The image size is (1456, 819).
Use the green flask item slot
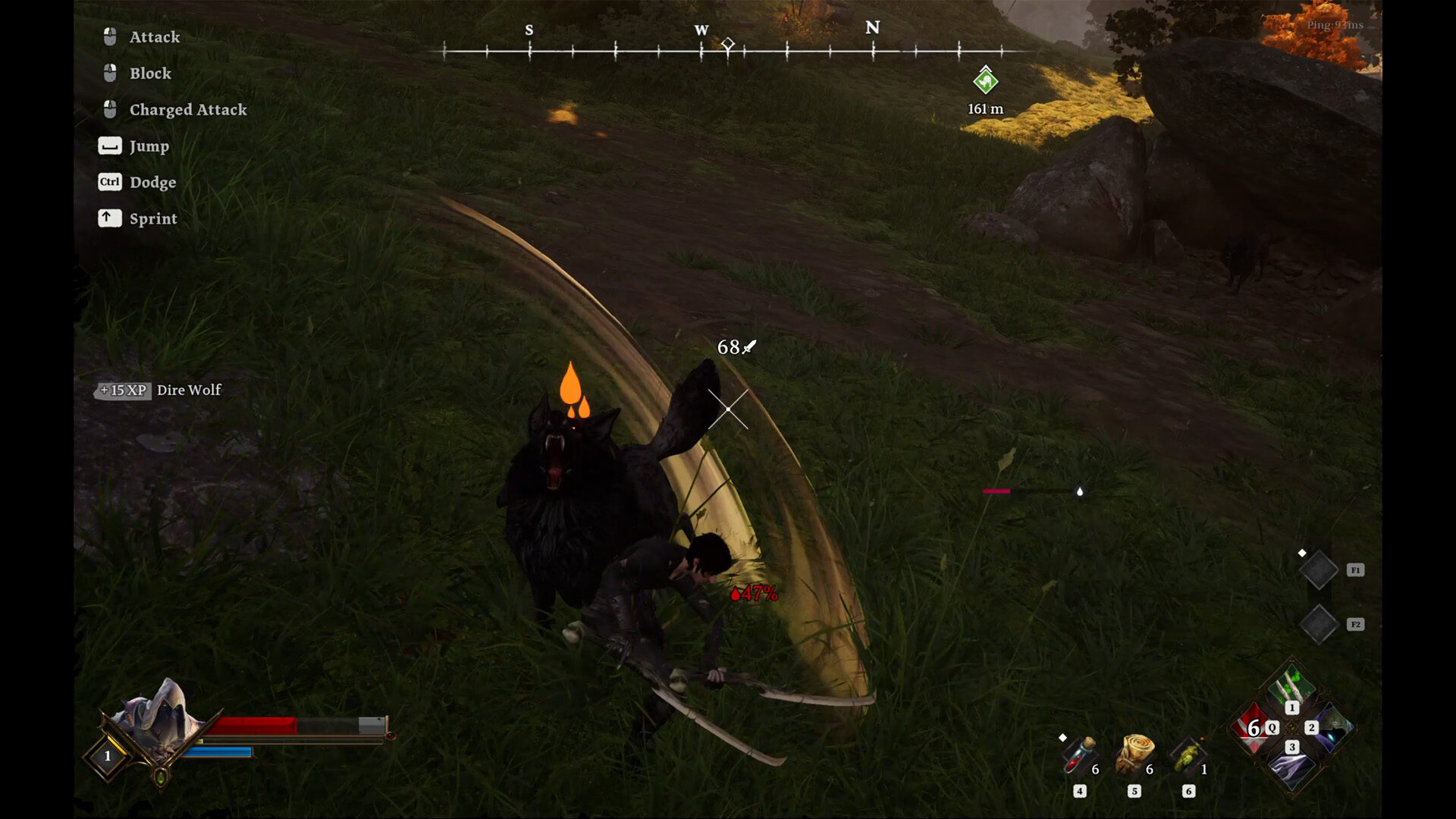point(1188,755)
